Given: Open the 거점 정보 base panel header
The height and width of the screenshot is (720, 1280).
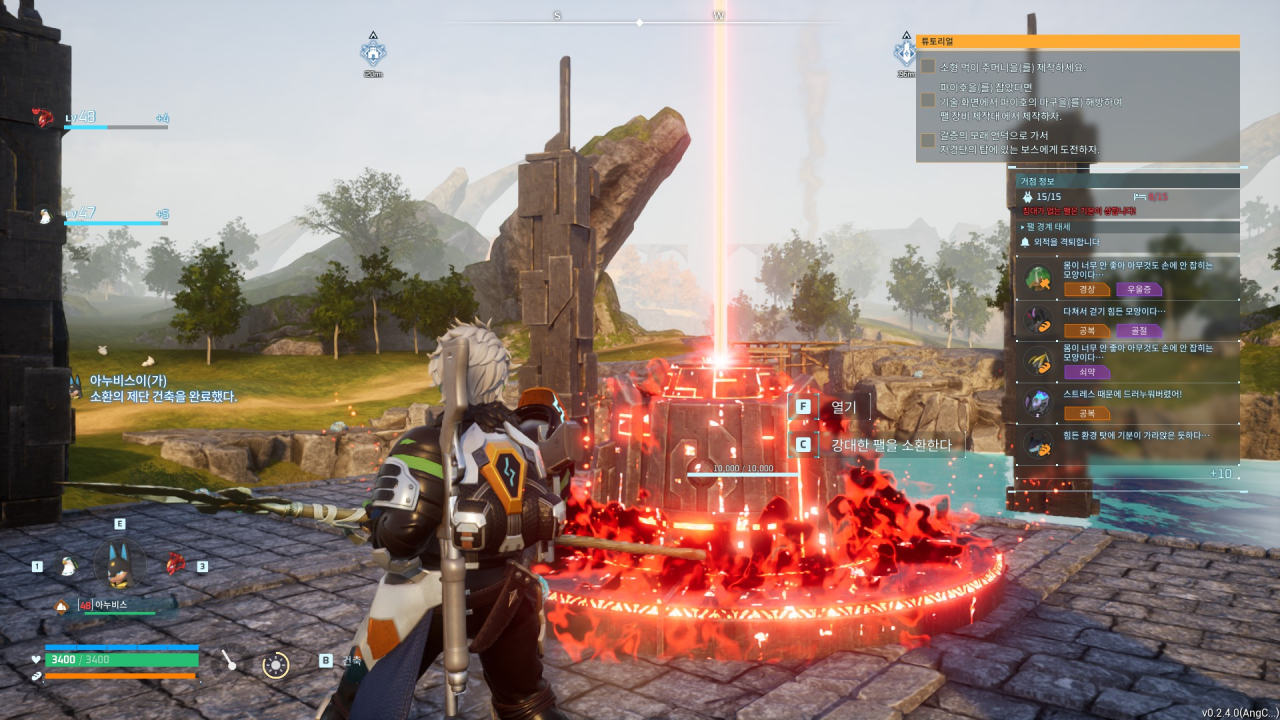Looking at the screenshot, I should tap(1126, 181).
